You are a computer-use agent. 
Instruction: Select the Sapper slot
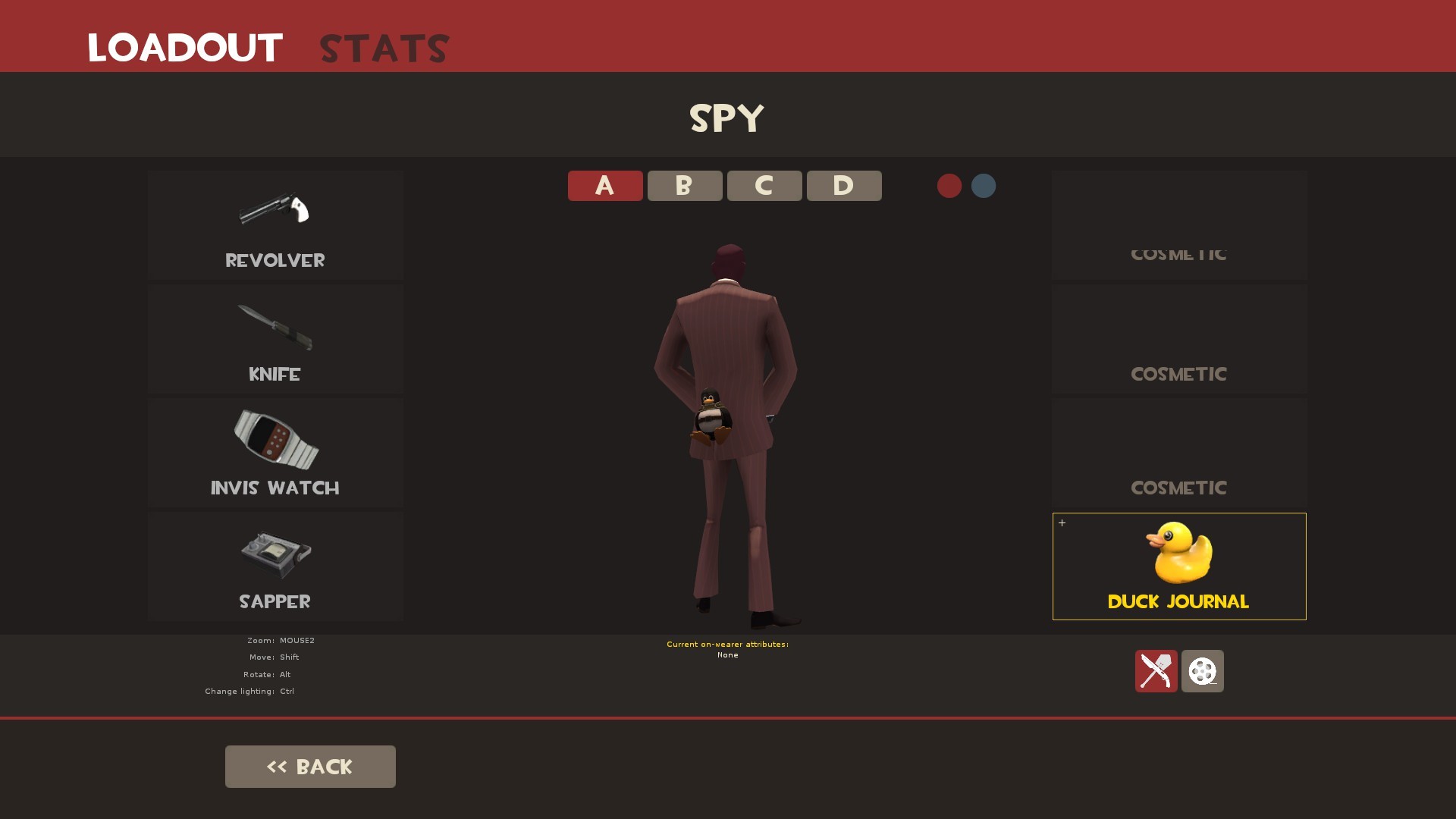pos(275,566)
